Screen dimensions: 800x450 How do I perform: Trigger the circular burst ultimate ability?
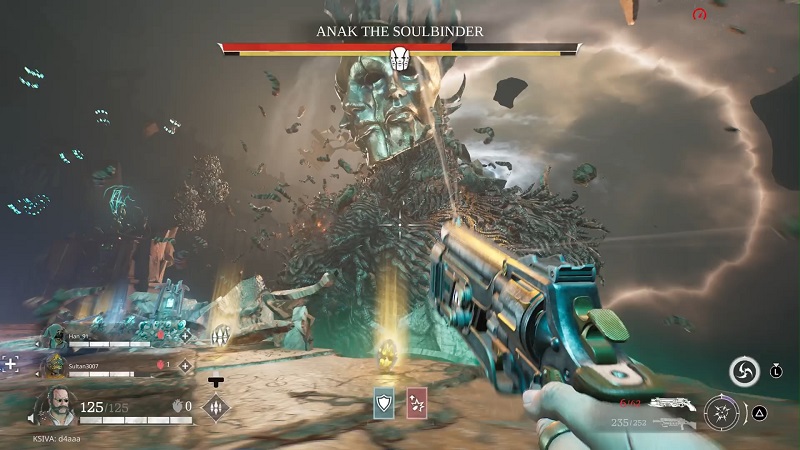721,411
